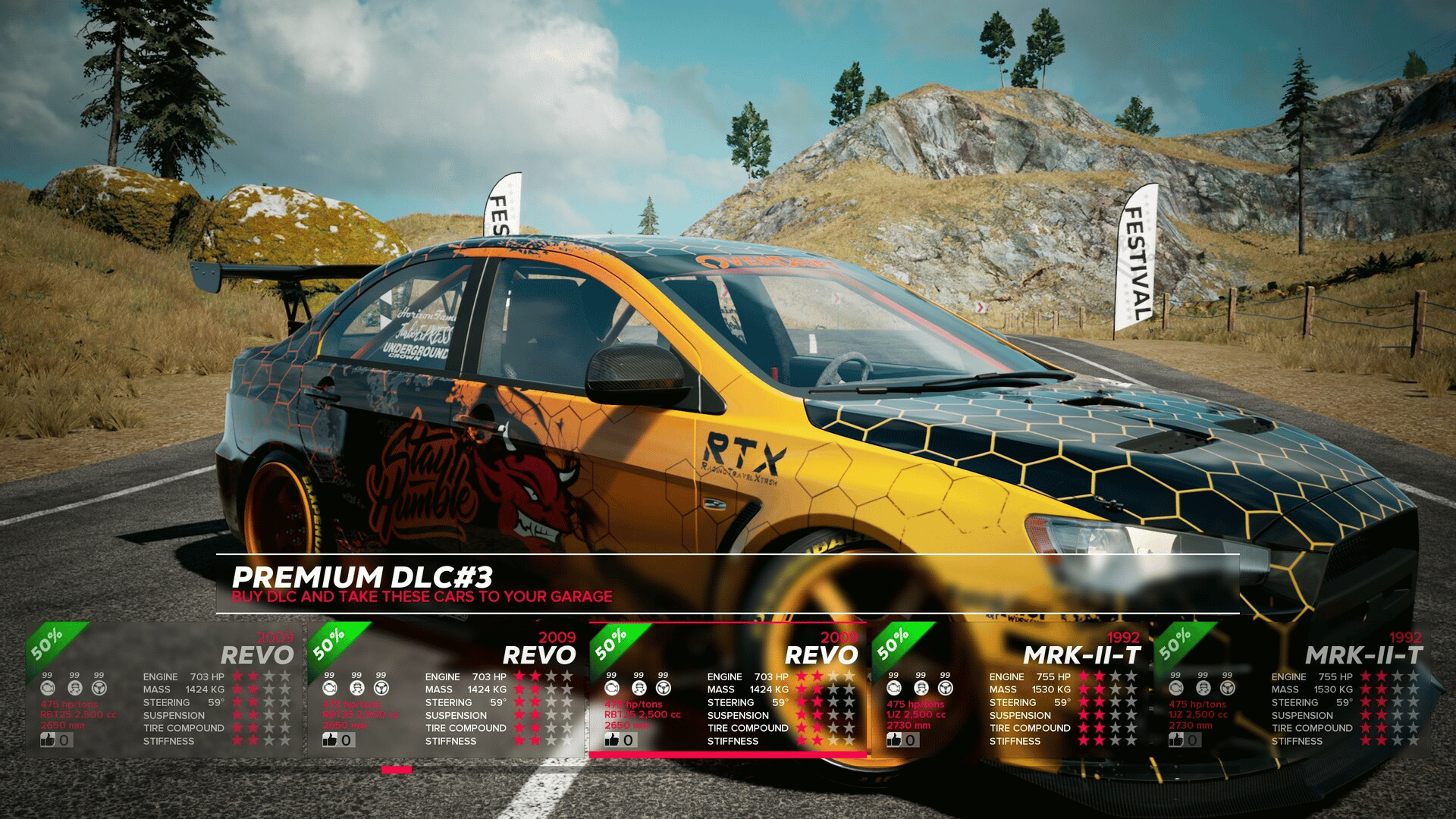The width and height of the screenshot is (1456, 819).
Task: Choose the dimmed 2009 REVO car card
Action: click(163, 690)
